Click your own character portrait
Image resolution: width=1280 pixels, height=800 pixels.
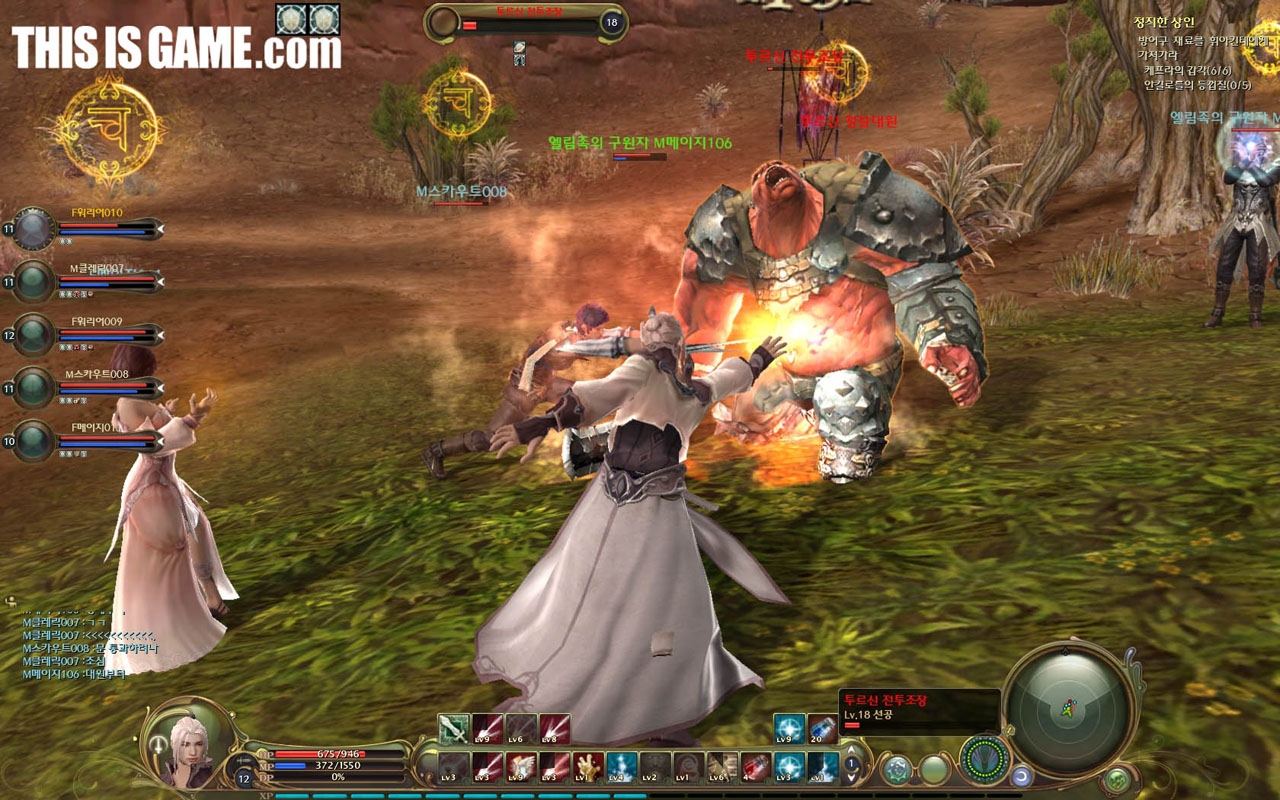185,744
